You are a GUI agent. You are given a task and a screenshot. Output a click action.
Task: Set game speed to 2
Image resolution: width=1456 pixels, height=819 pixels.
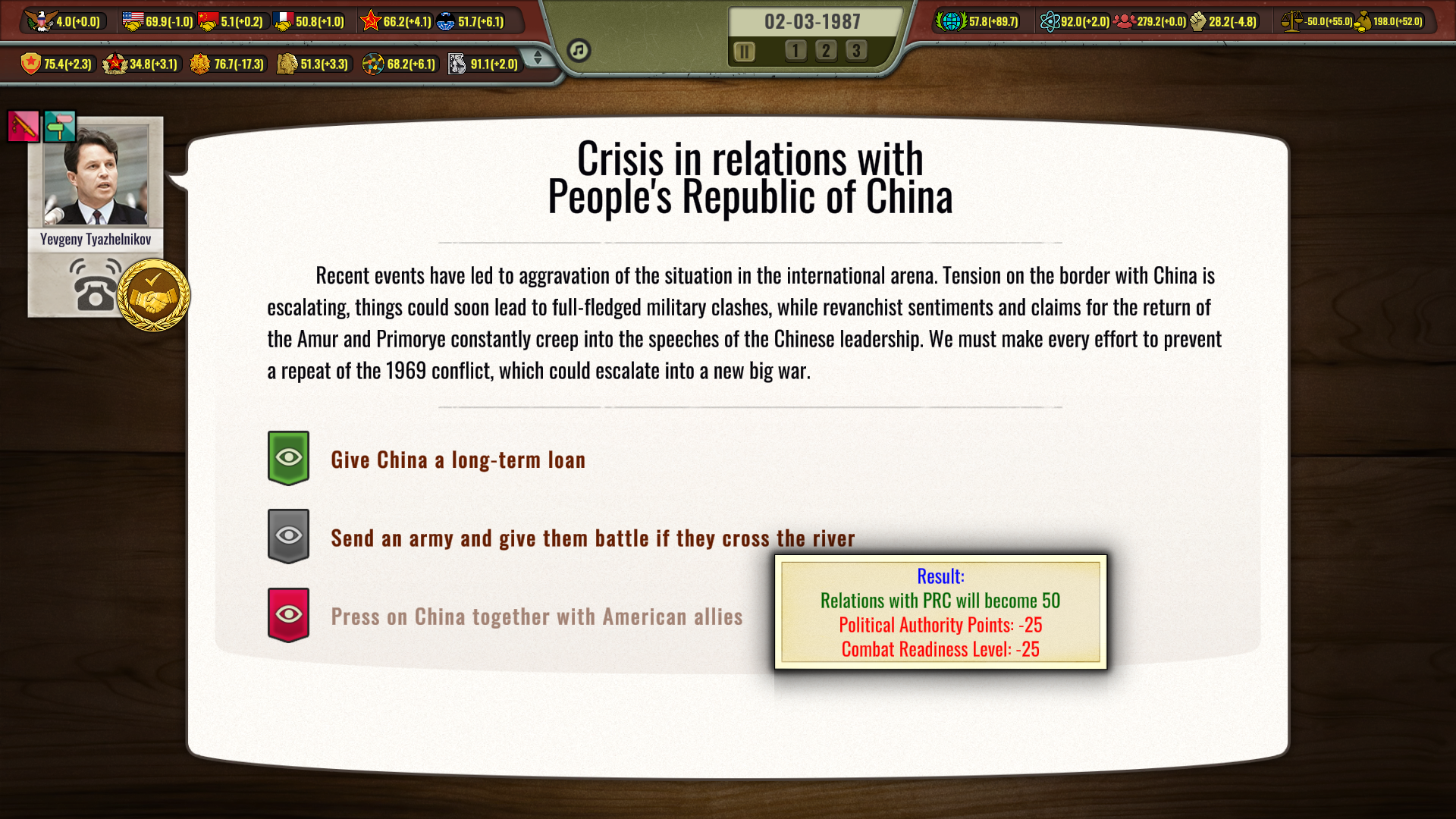tap(826, 51)
